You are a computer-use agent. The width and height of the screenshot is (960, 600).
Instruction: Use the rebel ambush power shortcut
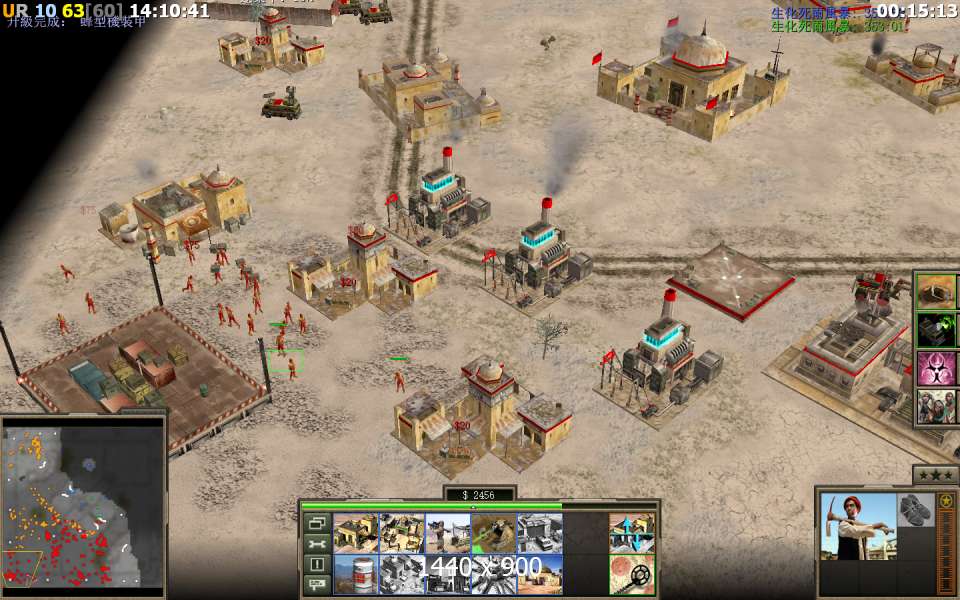tap(936, 405)
